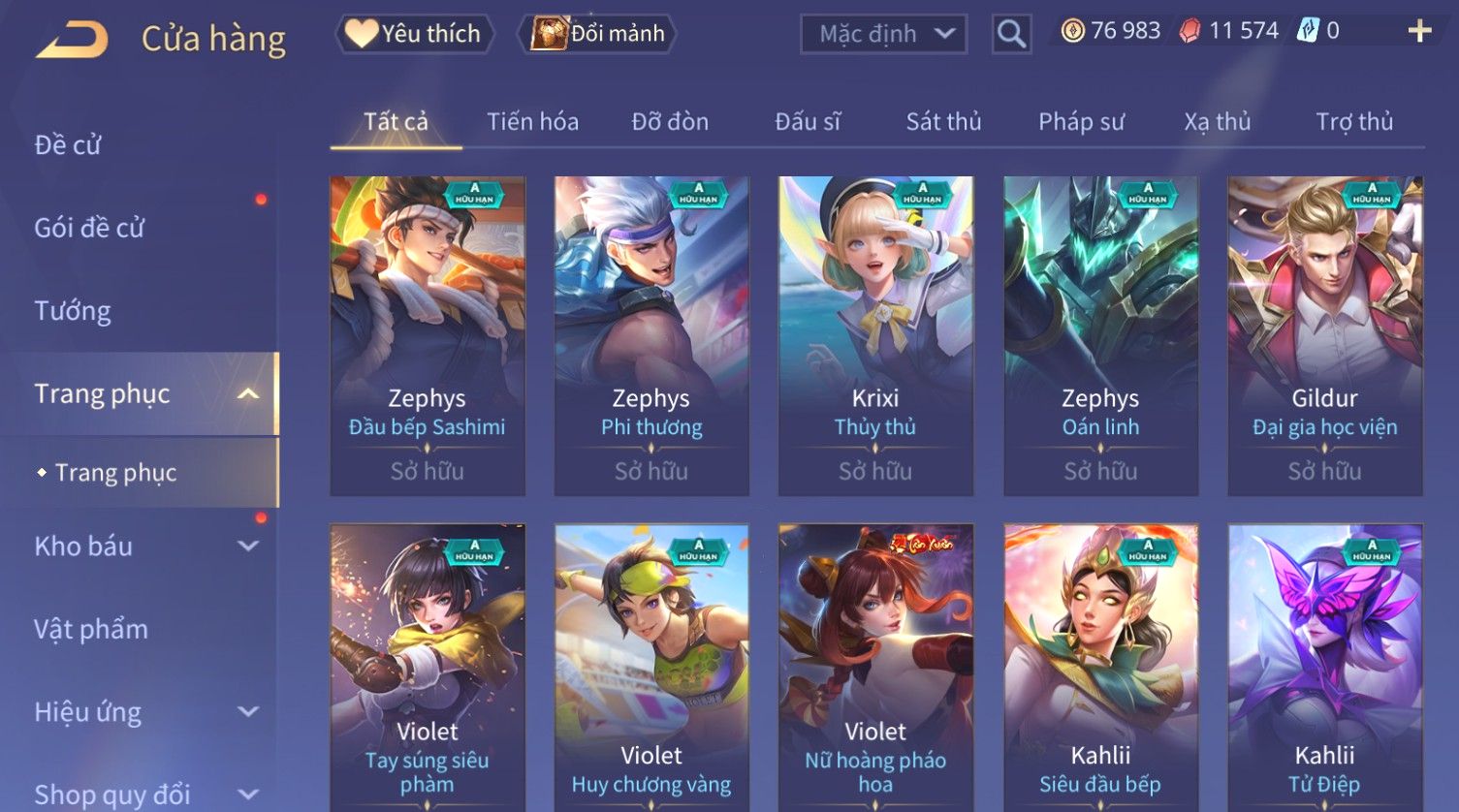Go back using the return arrow
This screenshot has width=1459, height=812.
(72, 40)
